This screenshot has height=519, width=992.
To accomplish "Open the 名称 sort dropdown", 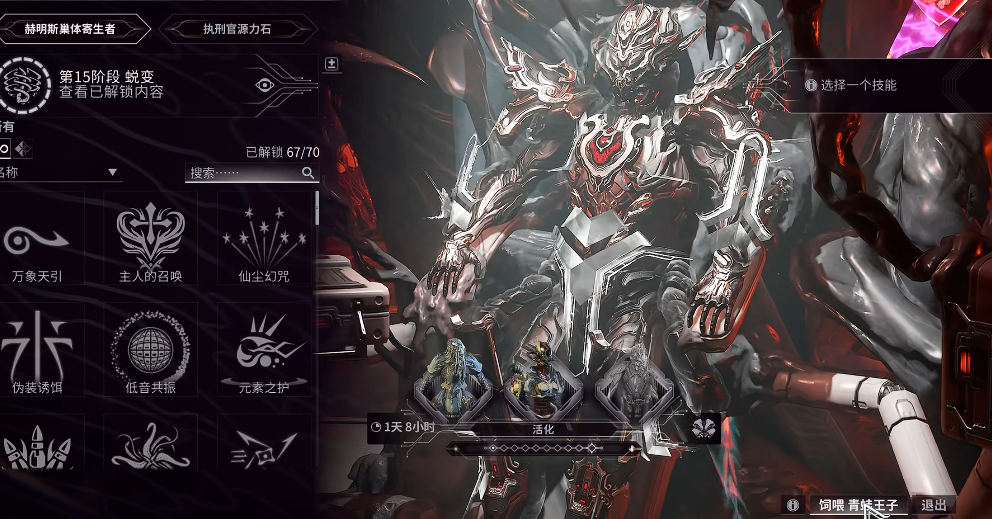I will tap(60, 173).
